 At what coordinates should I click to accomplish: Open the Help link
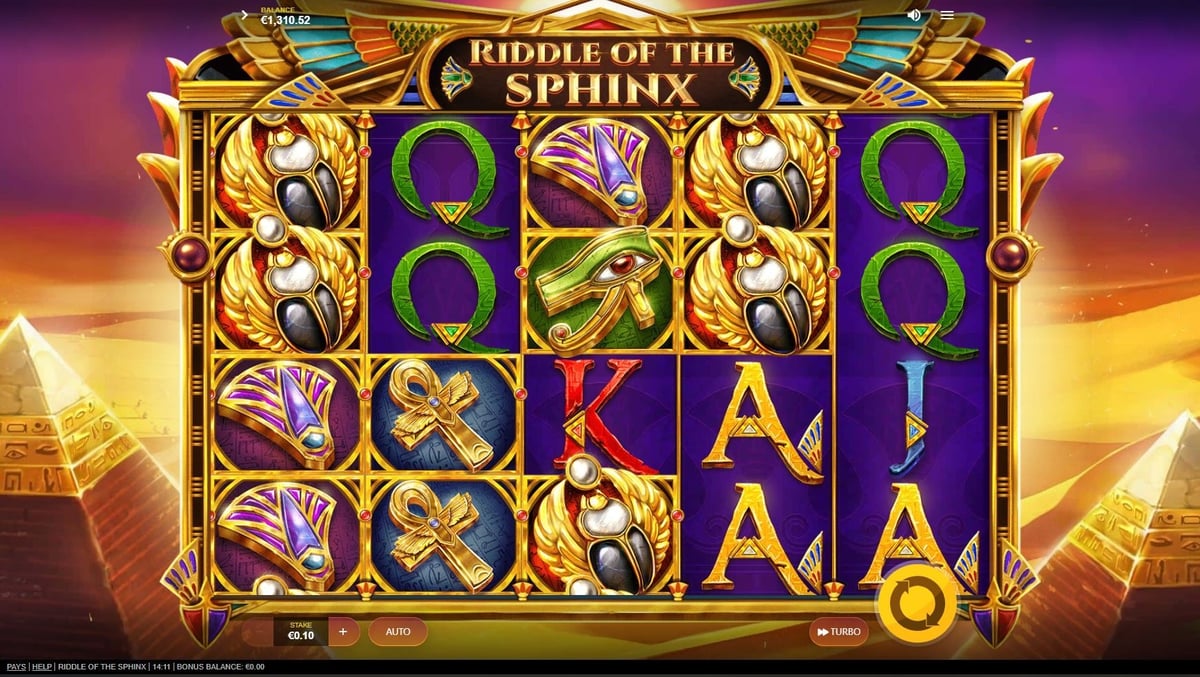pos(42,667)
